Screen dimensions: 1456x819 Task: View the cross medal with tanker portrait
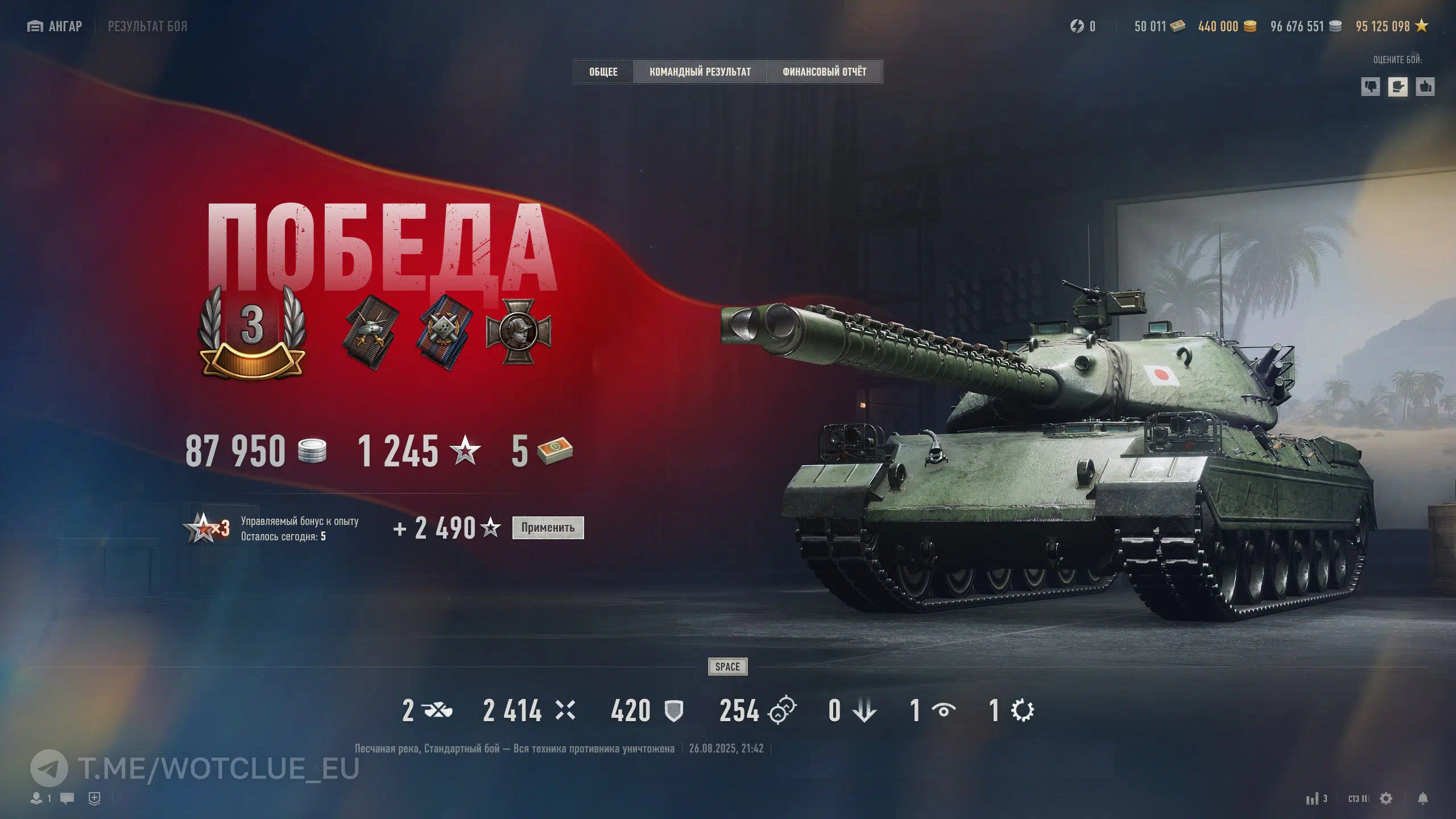coord(518,332)
